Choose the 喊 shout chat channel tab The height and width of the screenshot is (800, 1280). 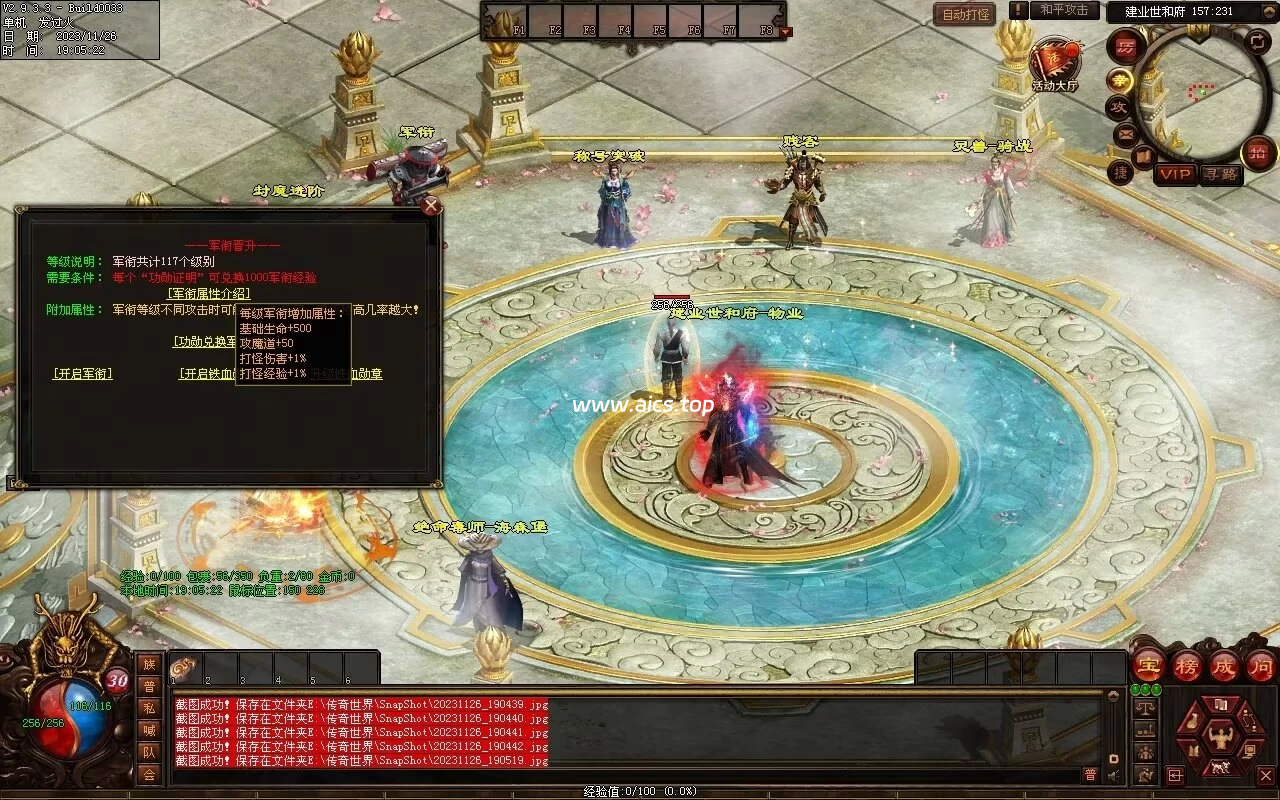tap(149, 730)
